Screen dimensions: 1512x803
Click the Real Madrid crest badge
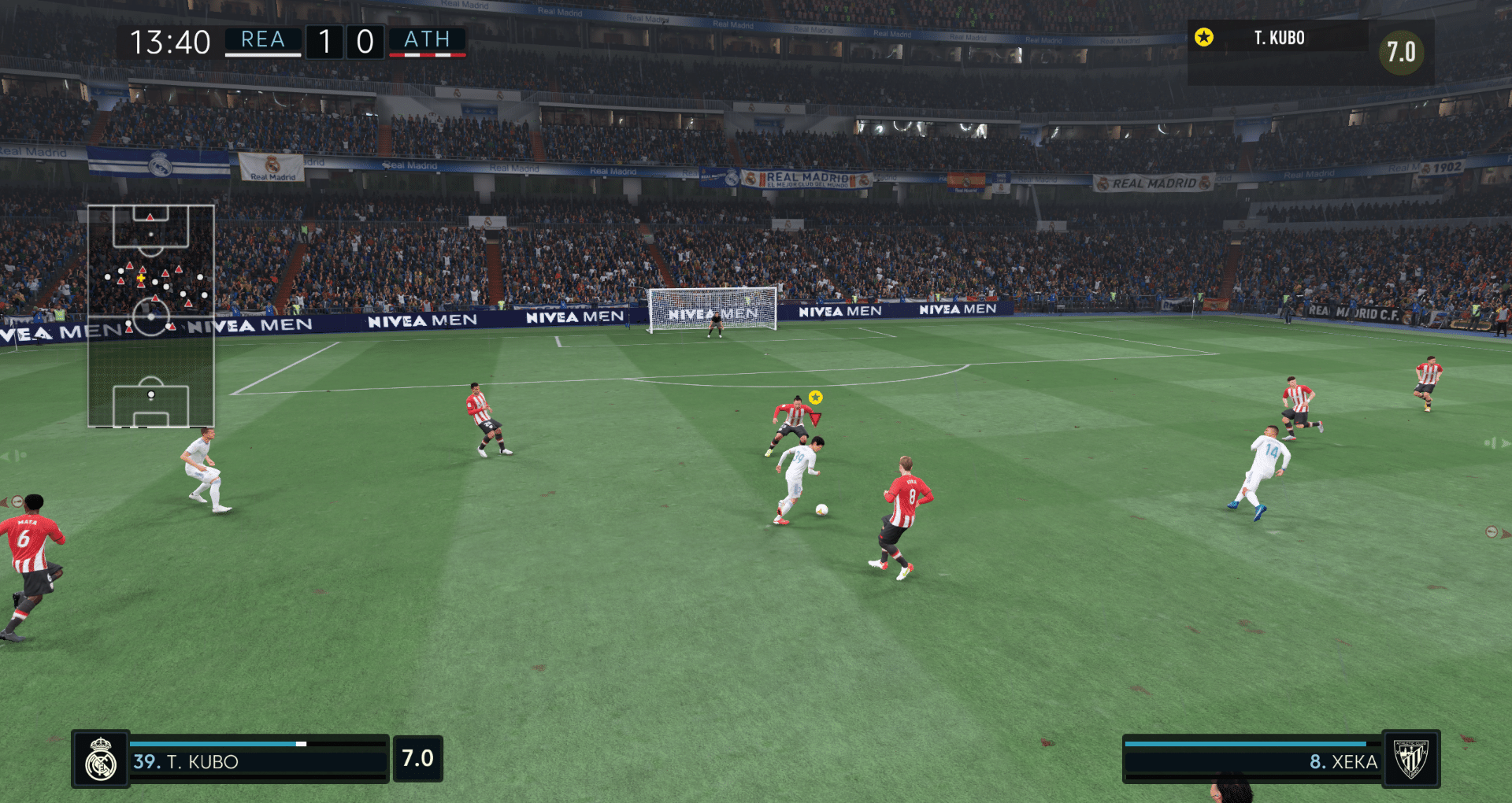[101, 760]
